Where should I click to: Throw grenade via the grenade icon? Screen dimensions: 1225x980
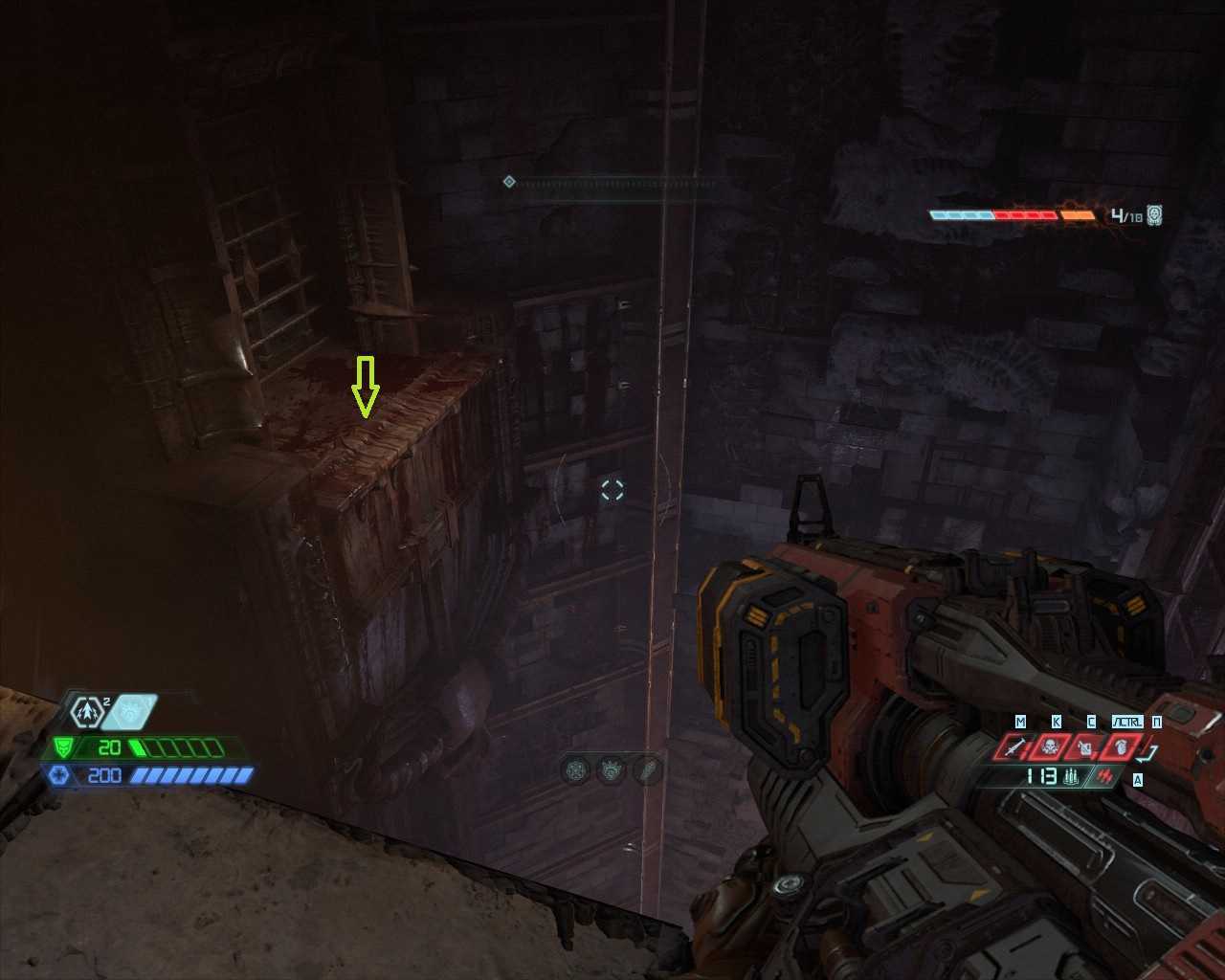(x=1120, y=747)
